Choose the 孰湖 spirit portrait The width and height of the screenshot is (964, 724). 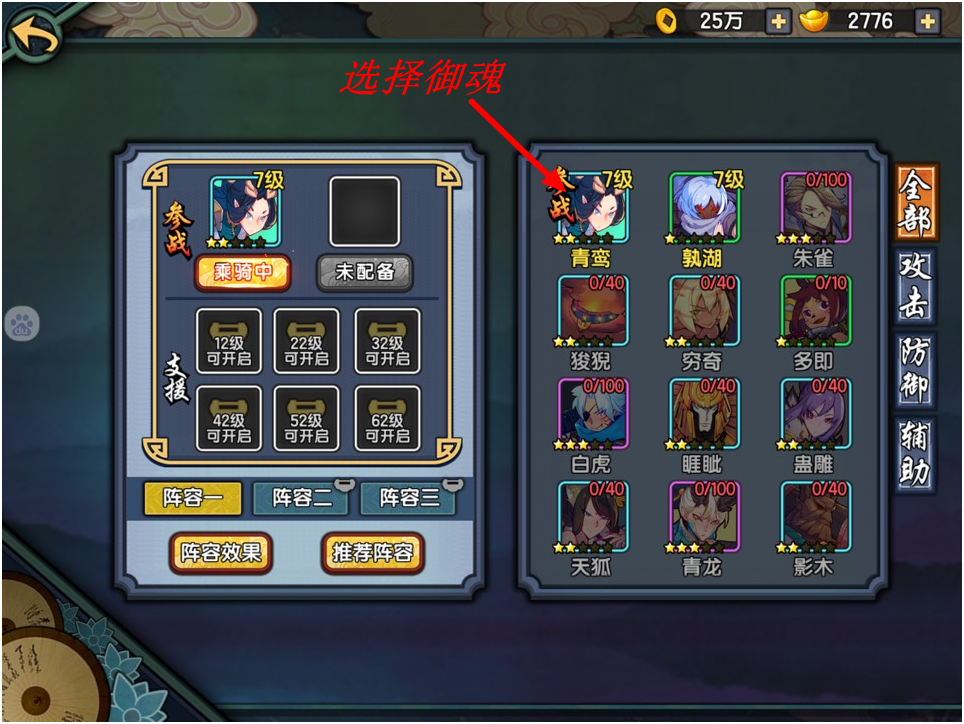704,209
